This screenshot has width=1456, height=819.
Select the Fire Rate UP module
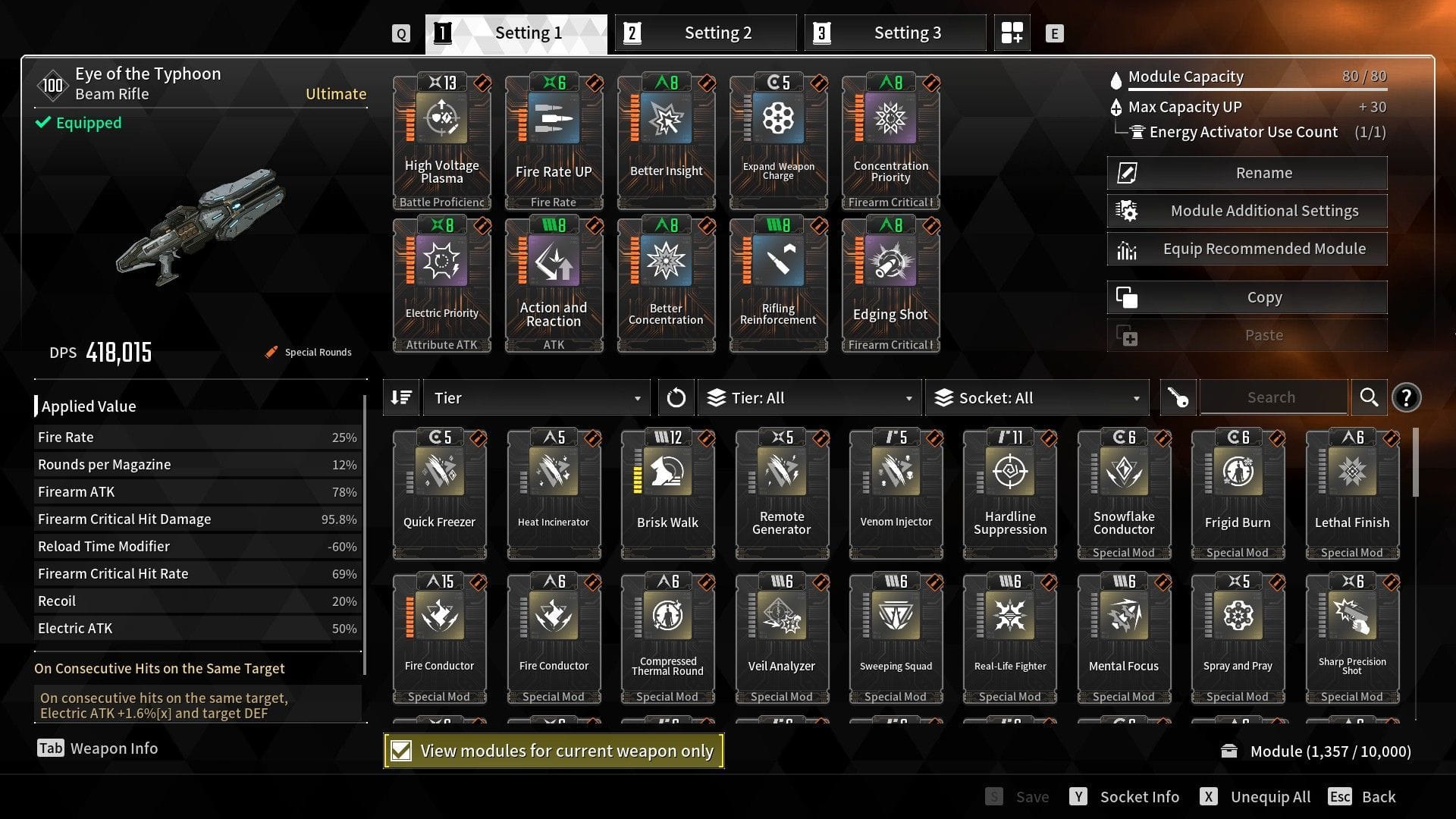tap(554, 136)
